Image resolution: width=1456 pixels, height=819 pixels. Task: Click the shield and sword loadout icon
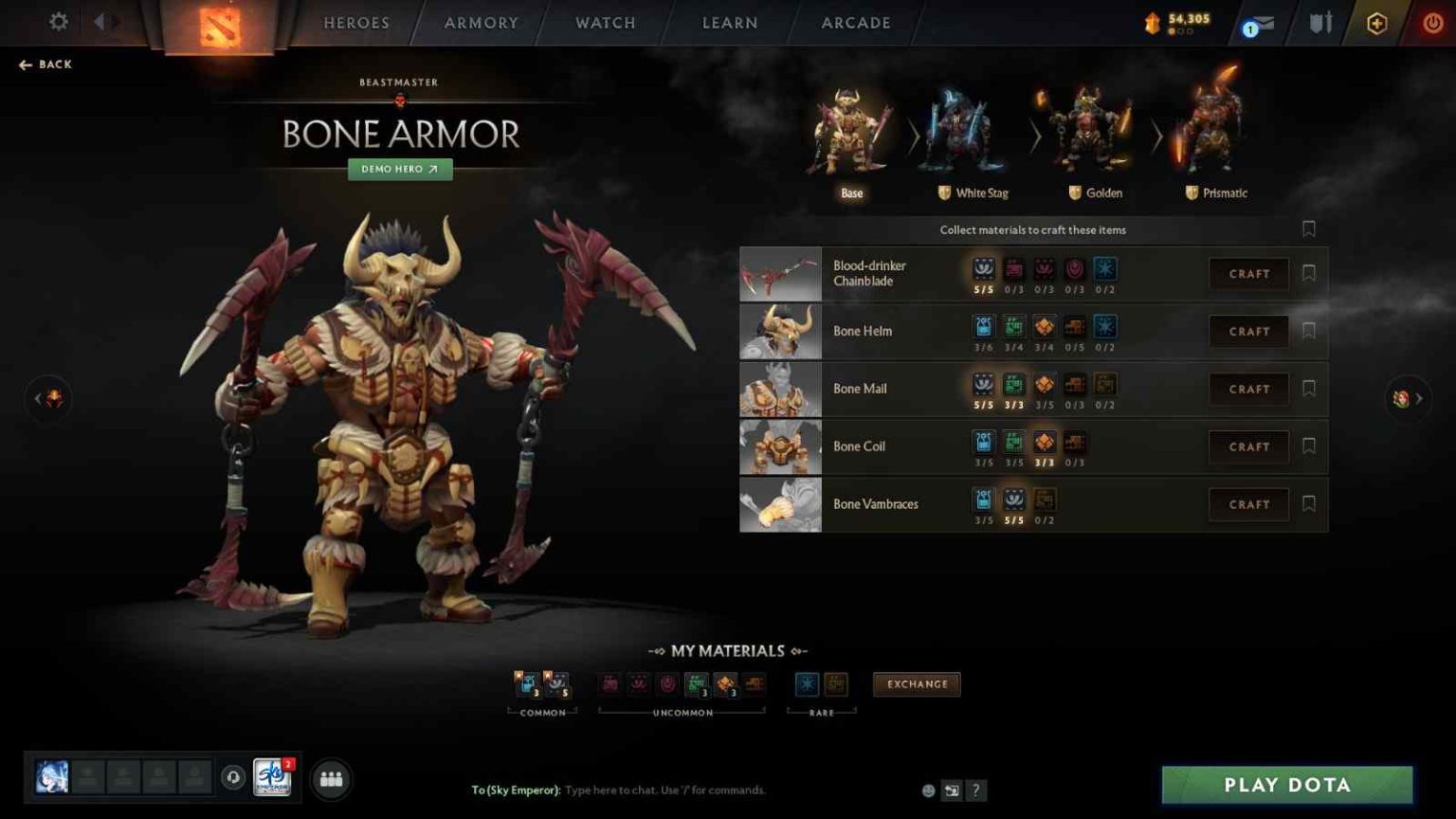coord(1319,23)
